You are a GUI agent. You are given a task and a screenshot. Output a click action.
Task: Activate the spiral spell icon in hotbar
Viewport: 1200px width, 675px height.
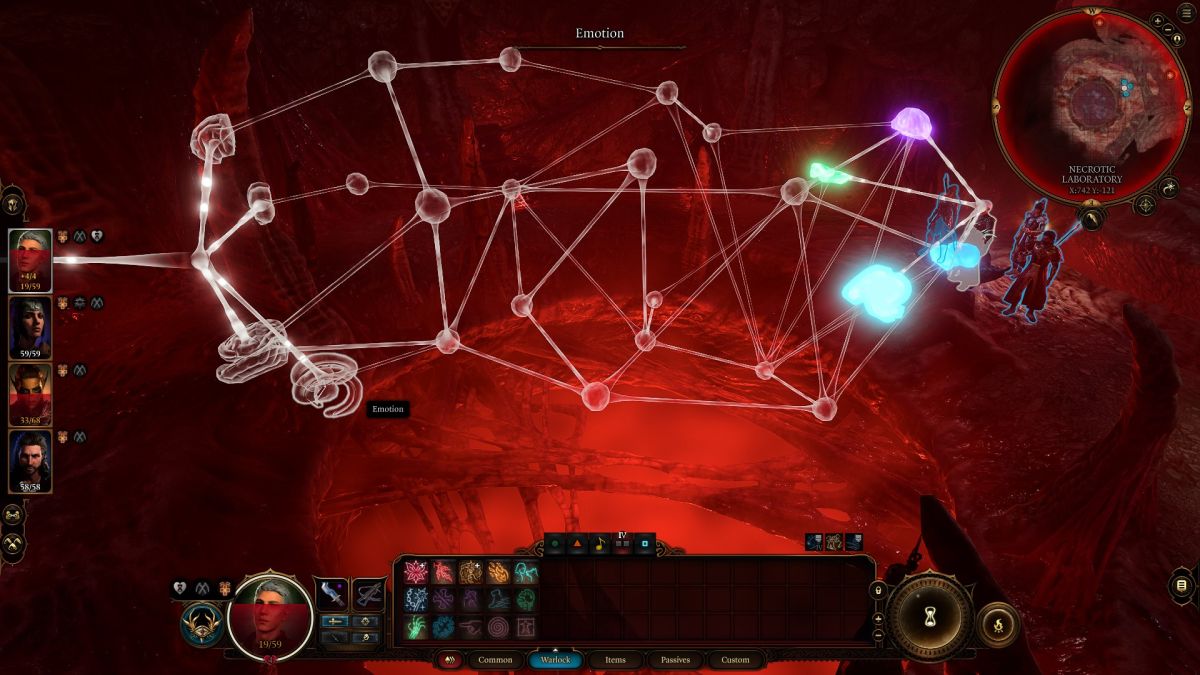[498, 627]
